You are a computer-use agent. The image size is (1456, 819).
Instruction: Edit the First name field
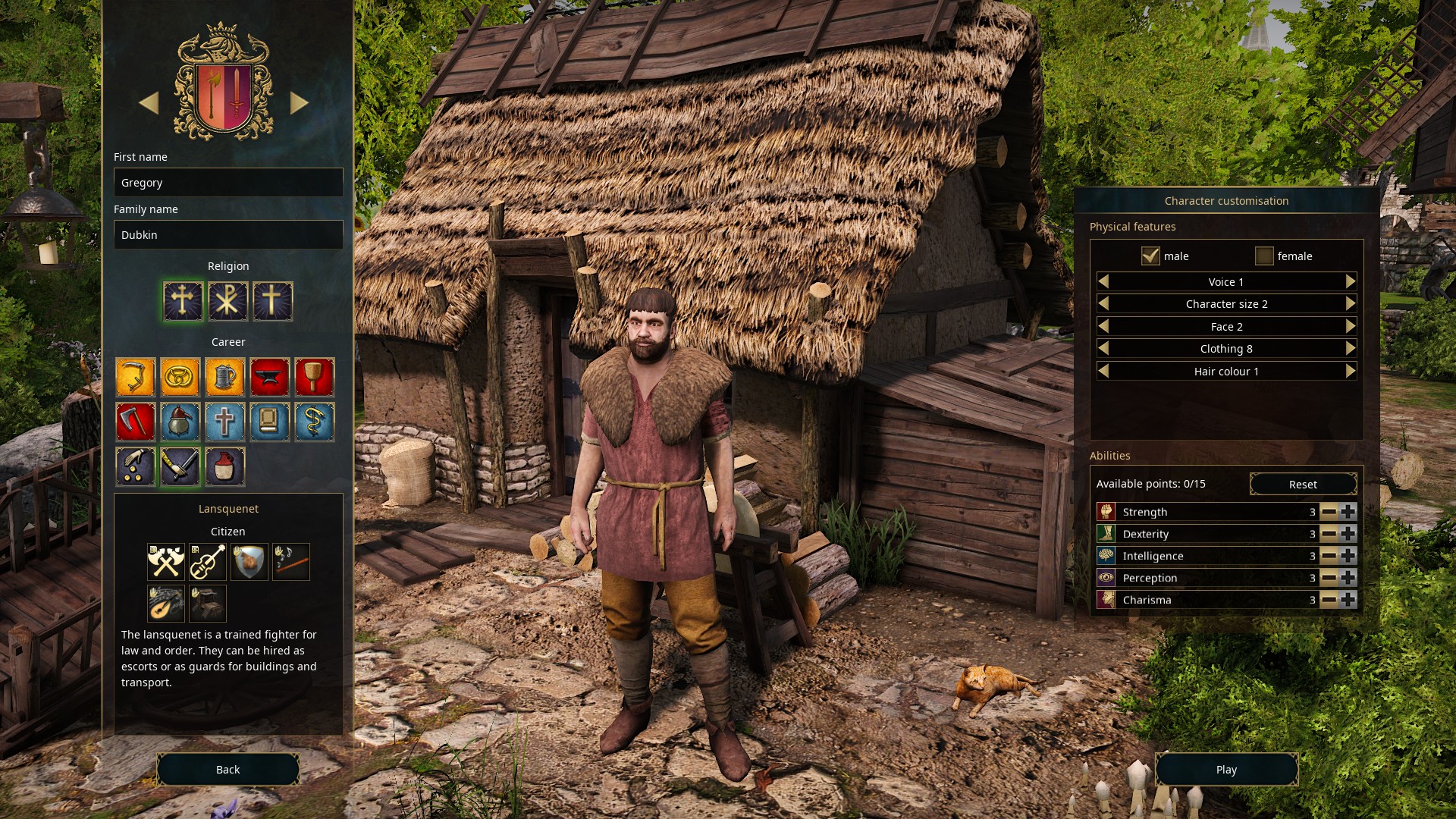pos(228,183)
